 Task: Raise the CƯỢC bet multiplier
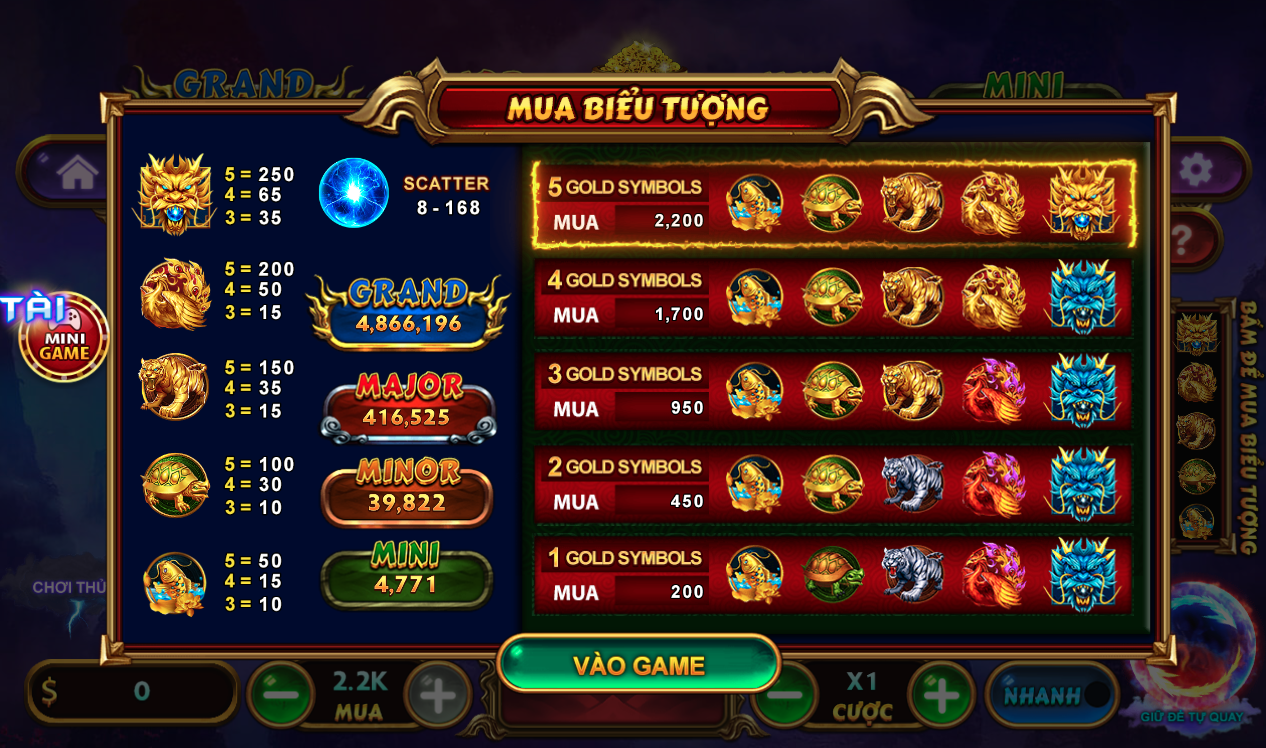click(x=941, y=694)
